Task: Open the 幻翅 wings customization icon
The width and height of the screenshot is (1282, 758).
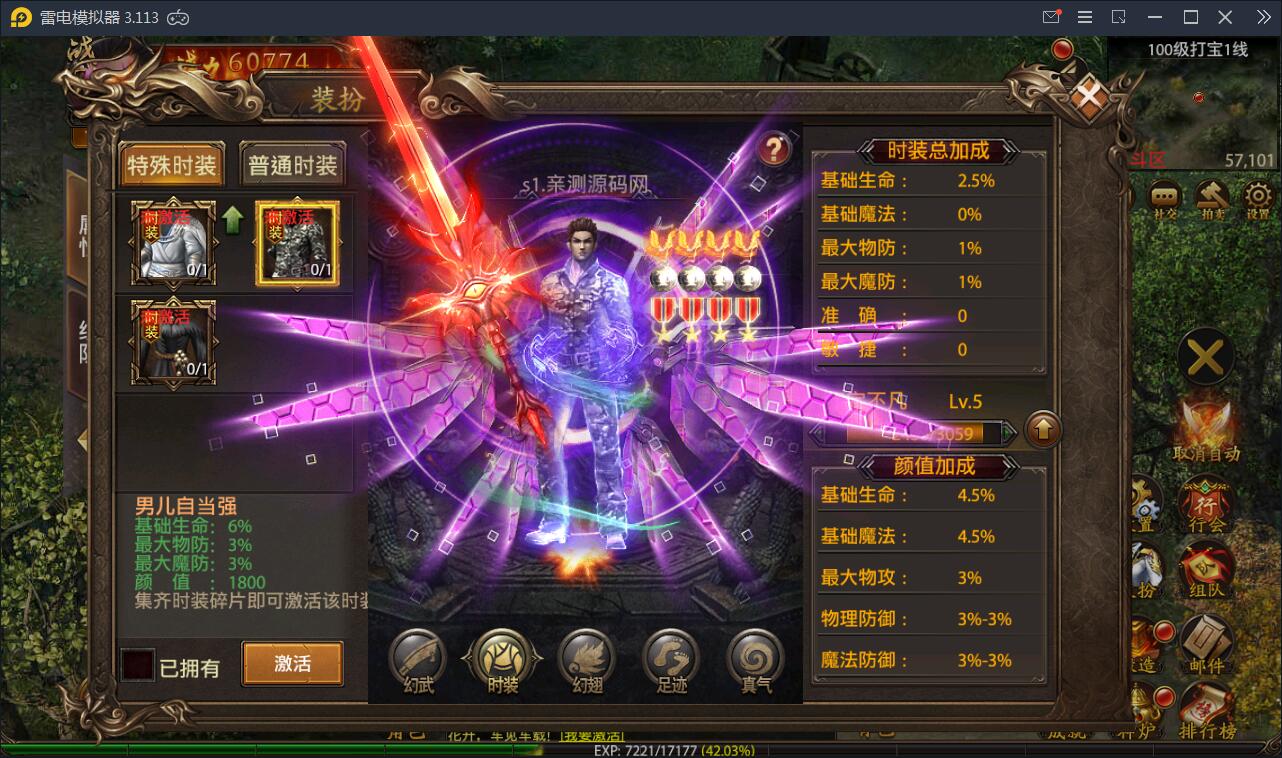Action: (x=587, y=660)
